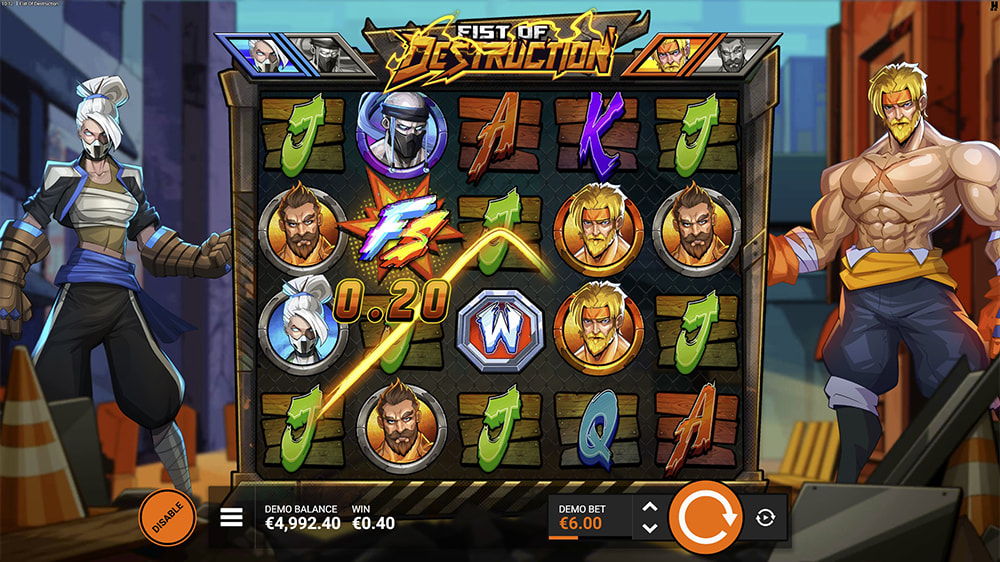The image size is (1000, 562).
Task: Open the hamburger menu
Action: [x=231, y=517]
